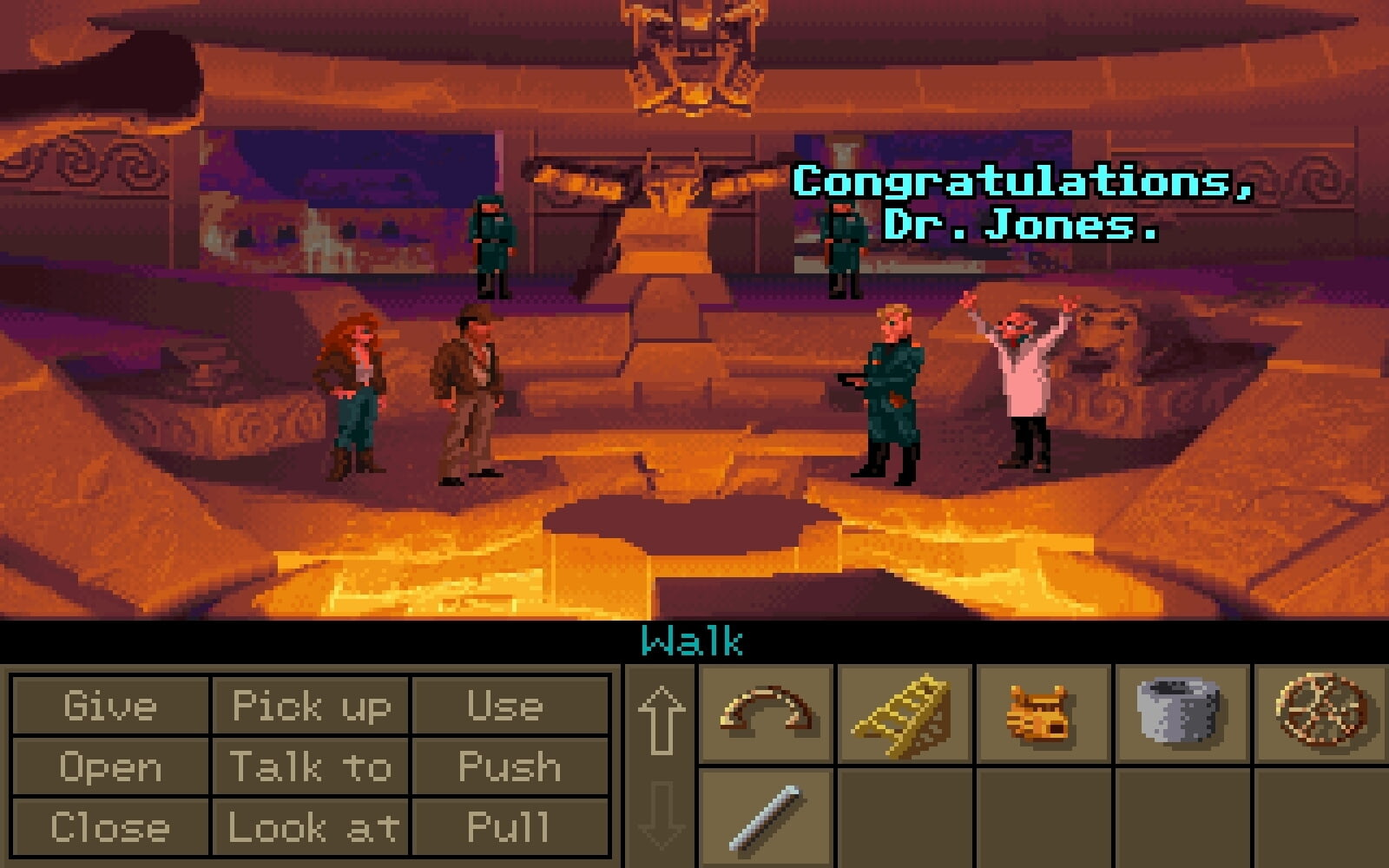The image size is (1389, 868).
Task: Click the Push verb button
Action: pos(510,767)
